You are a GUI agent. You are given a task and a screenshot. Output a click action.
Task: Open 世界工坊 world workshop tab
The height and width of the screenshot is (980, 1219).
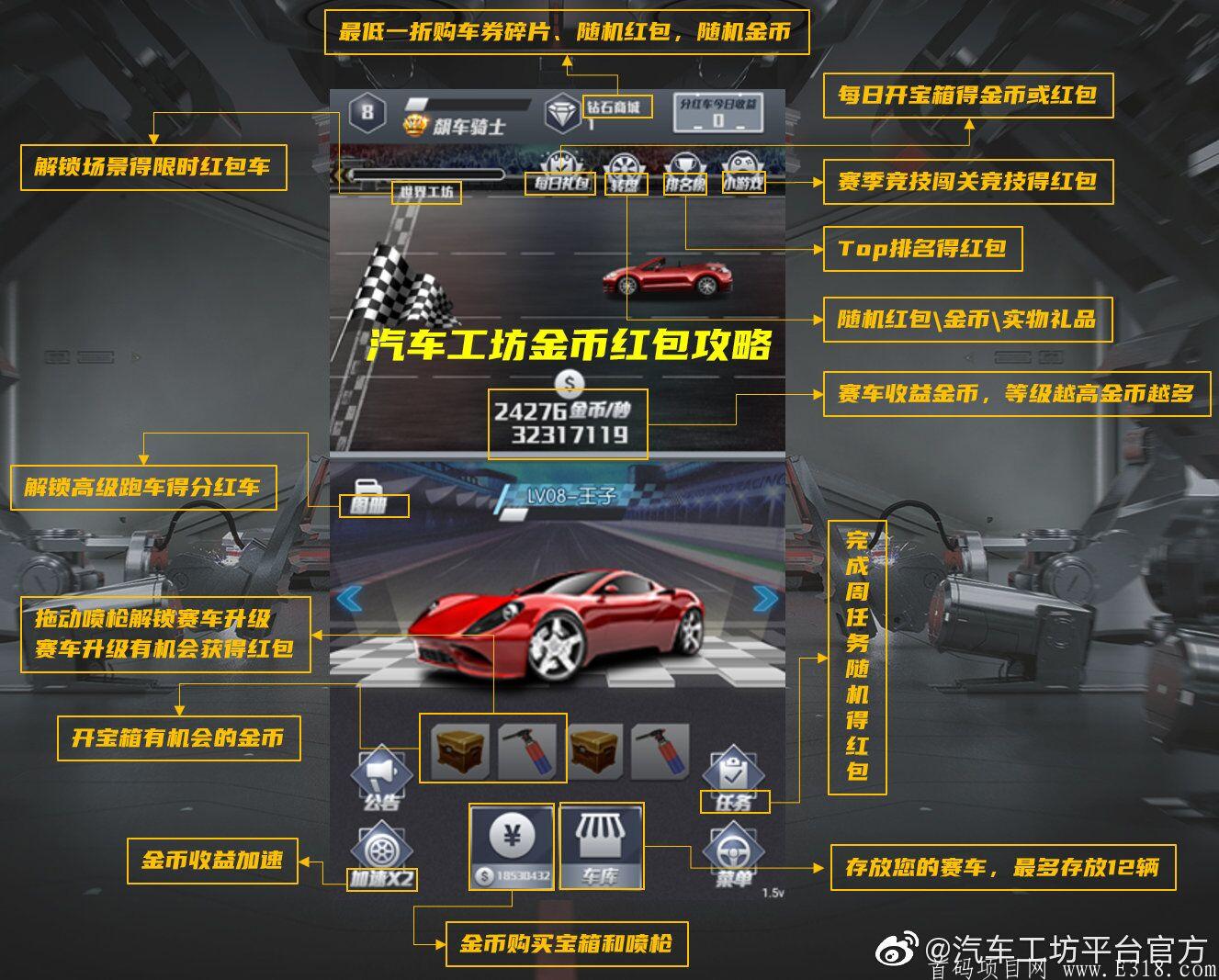click(426, 192)
